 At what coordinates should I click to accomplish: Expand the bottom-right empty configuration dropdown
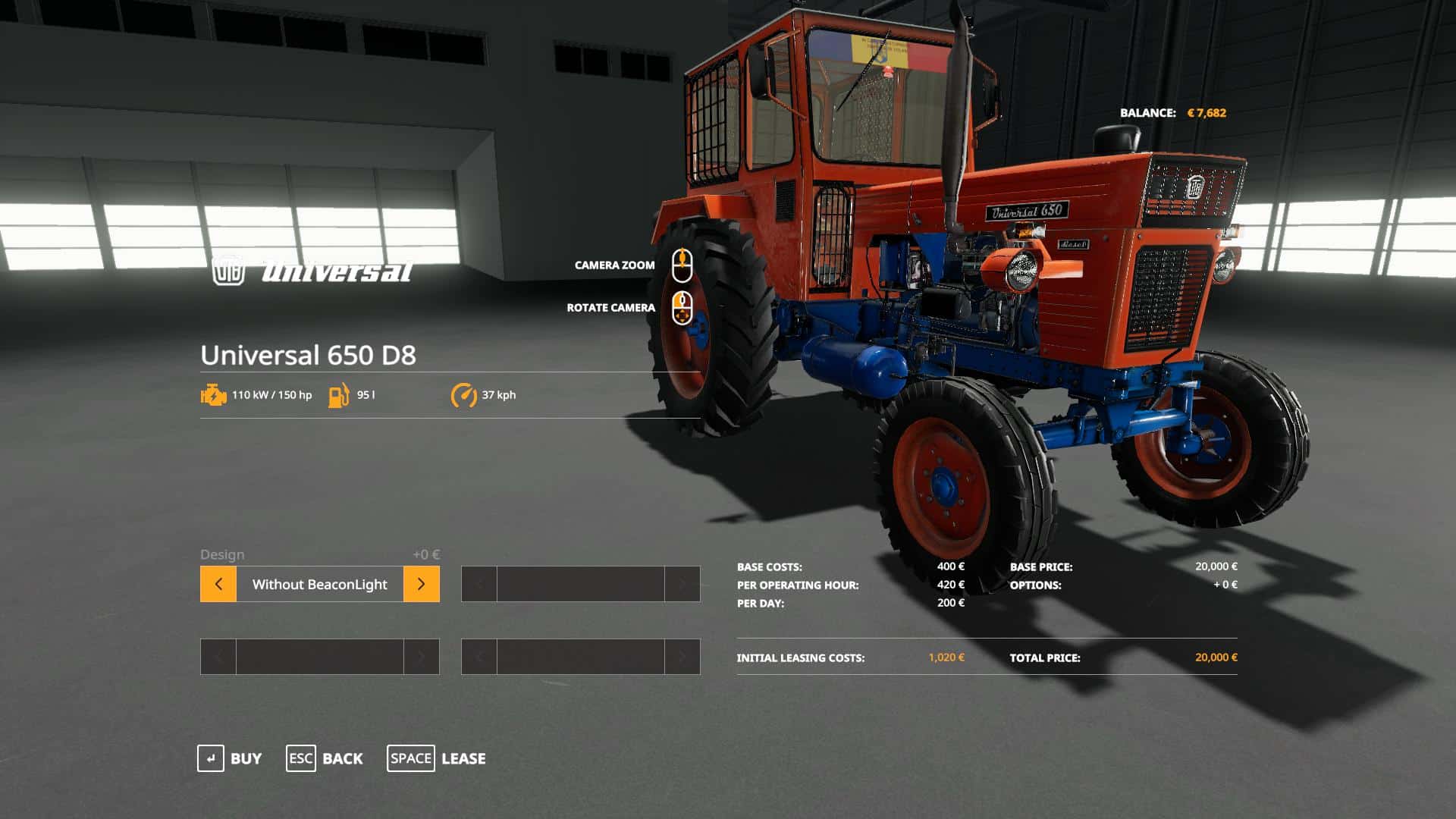click(x=580, y=657)
